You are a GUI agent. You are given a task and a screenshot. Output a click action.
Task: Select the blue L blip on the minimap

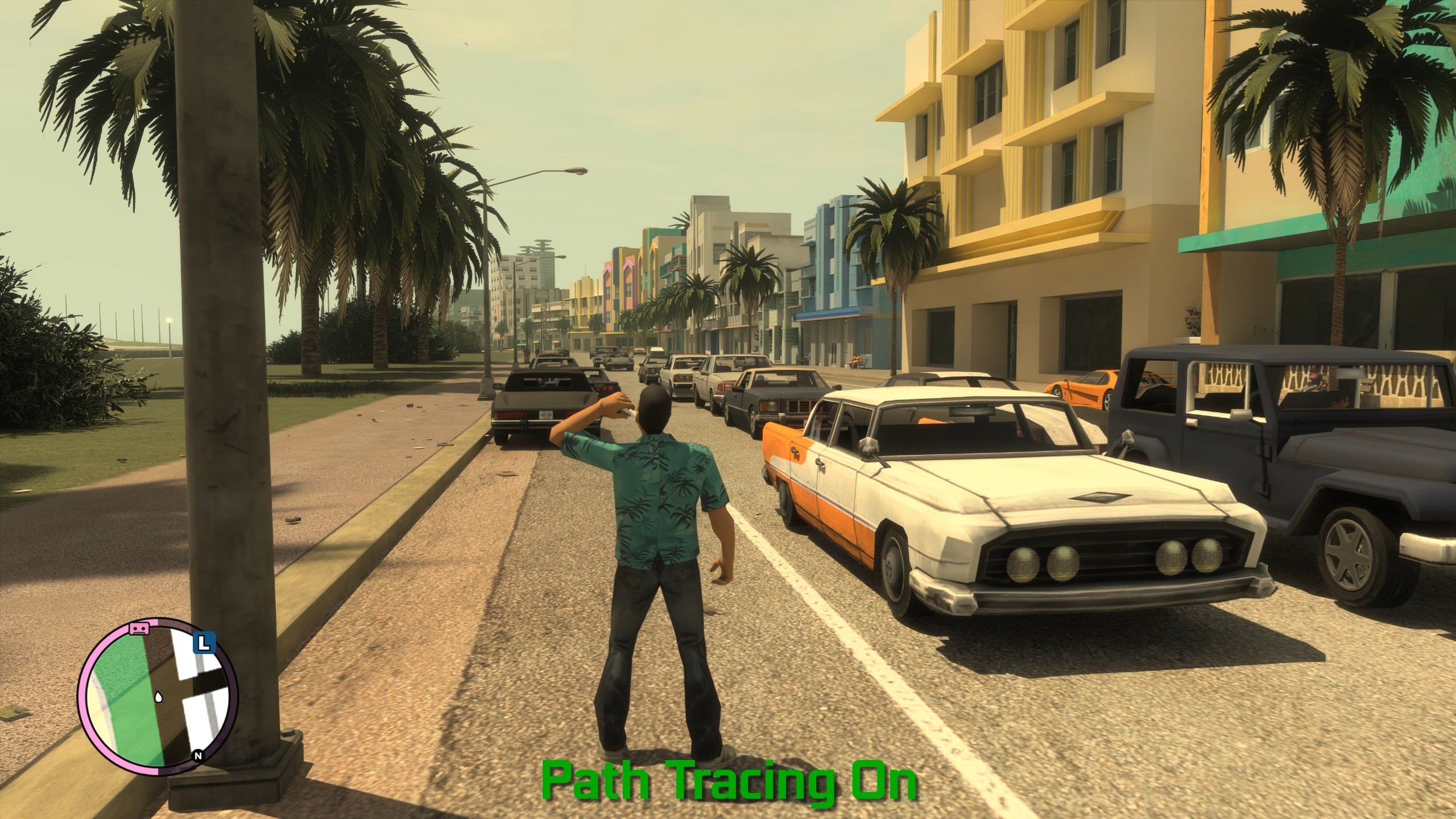click(204, 643)
